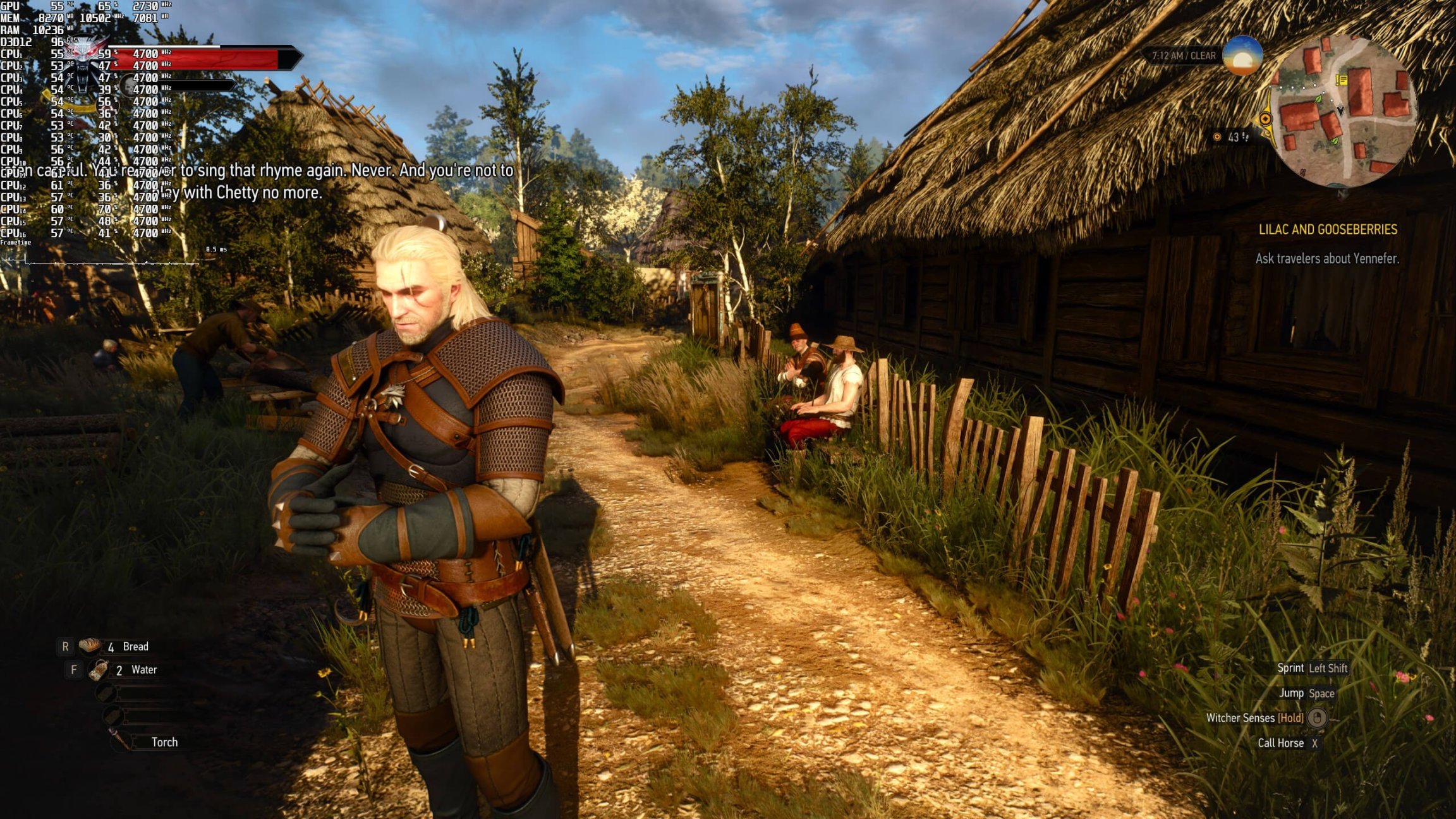Open the circular village minimap
Viewport: 1456px width, 819px height.
coord(1343,112)
